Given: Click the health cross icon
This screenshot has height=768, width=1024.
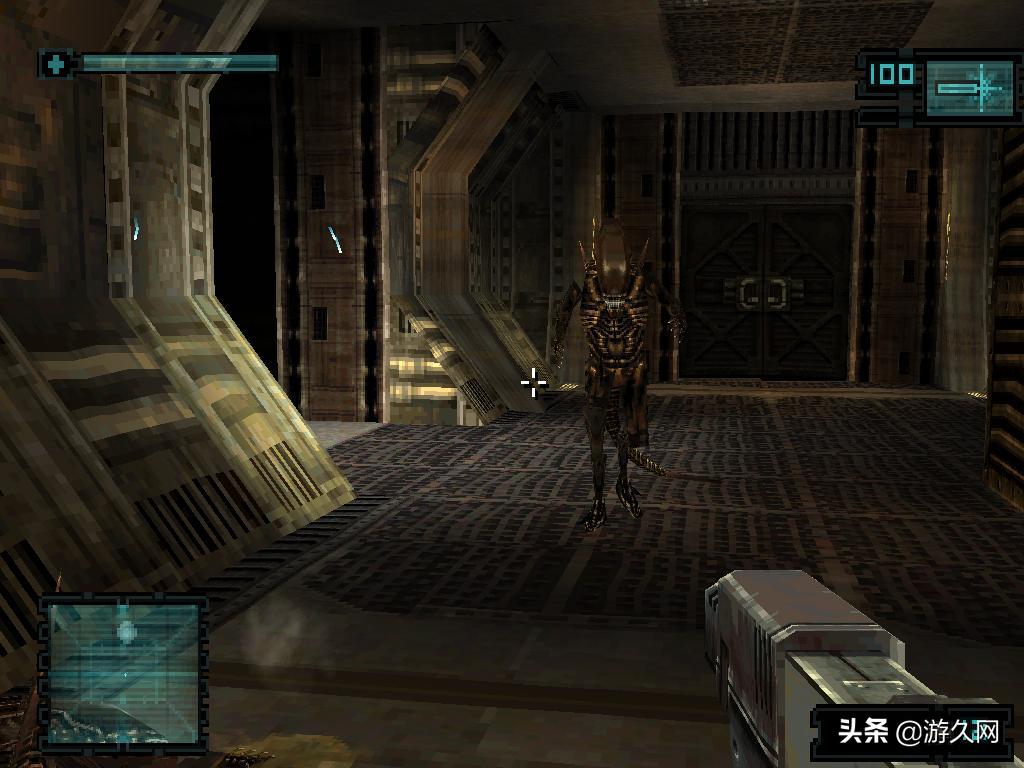Looking at the screenshot, I should coord(56,64).
